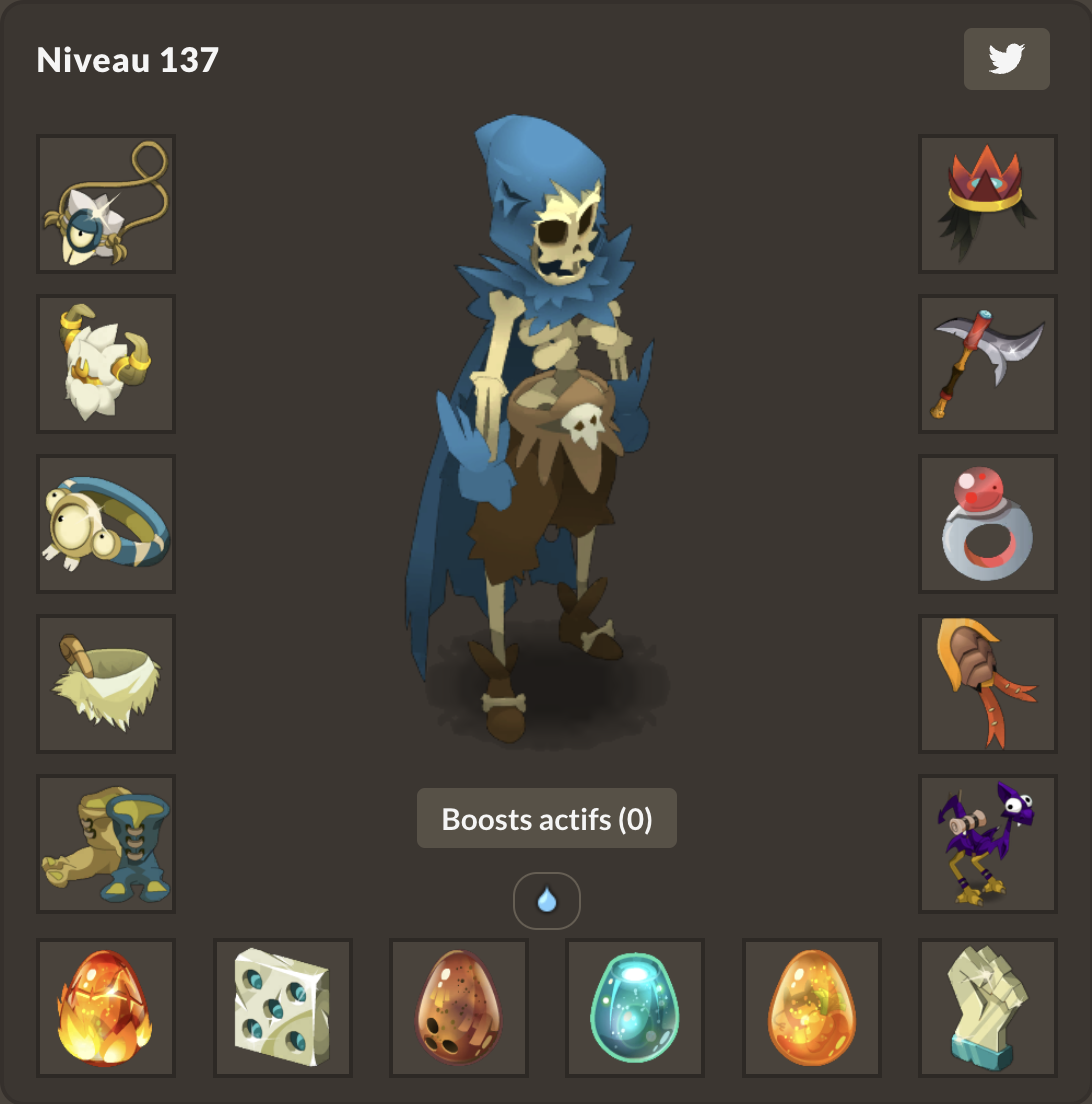Screen dimensions: 1092x1104
Task: Choose the brown spotted dofus egg
Action: point(459,1008)
